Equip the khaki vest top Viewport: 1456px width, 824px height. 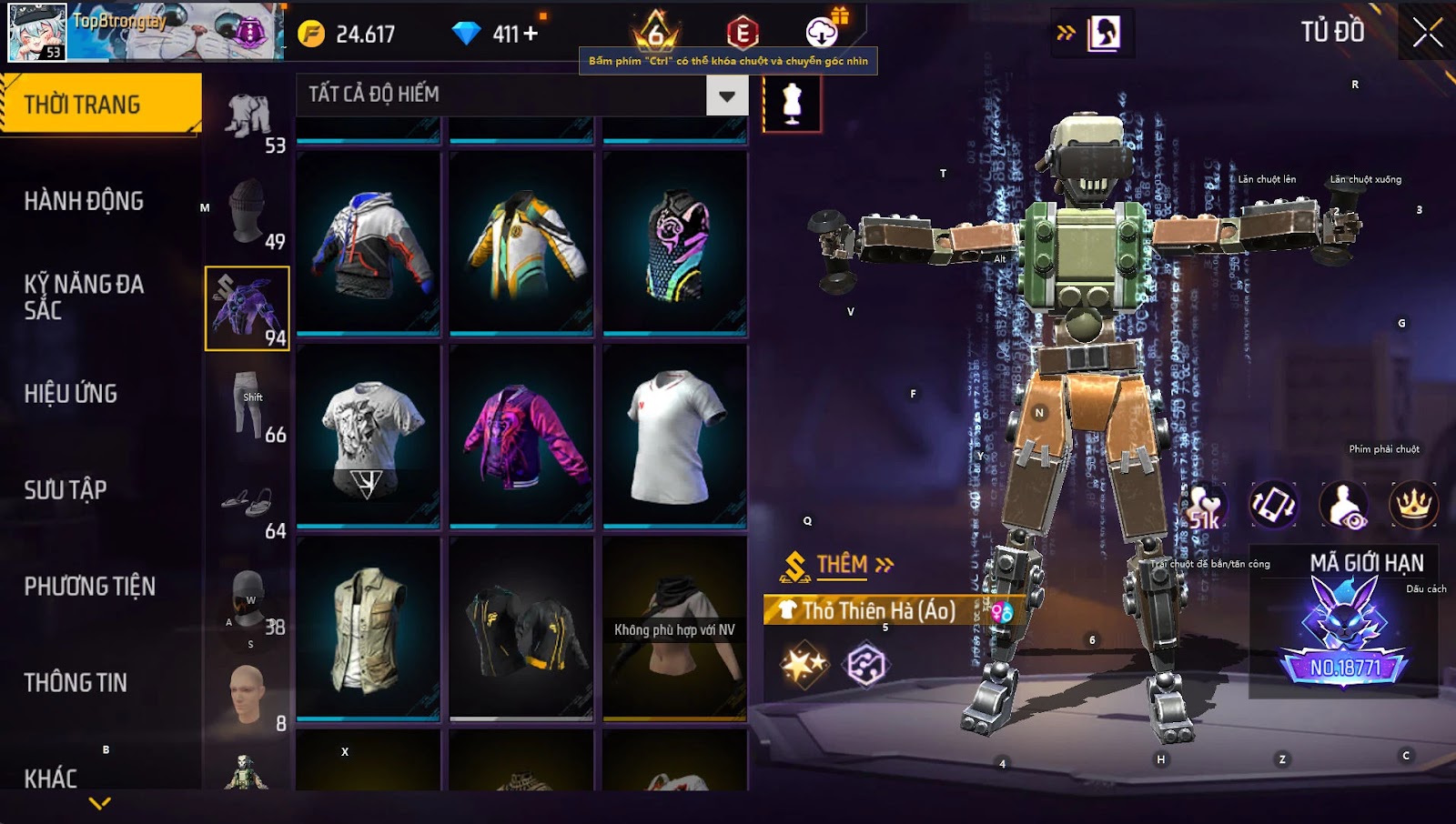tap(369, 628)
